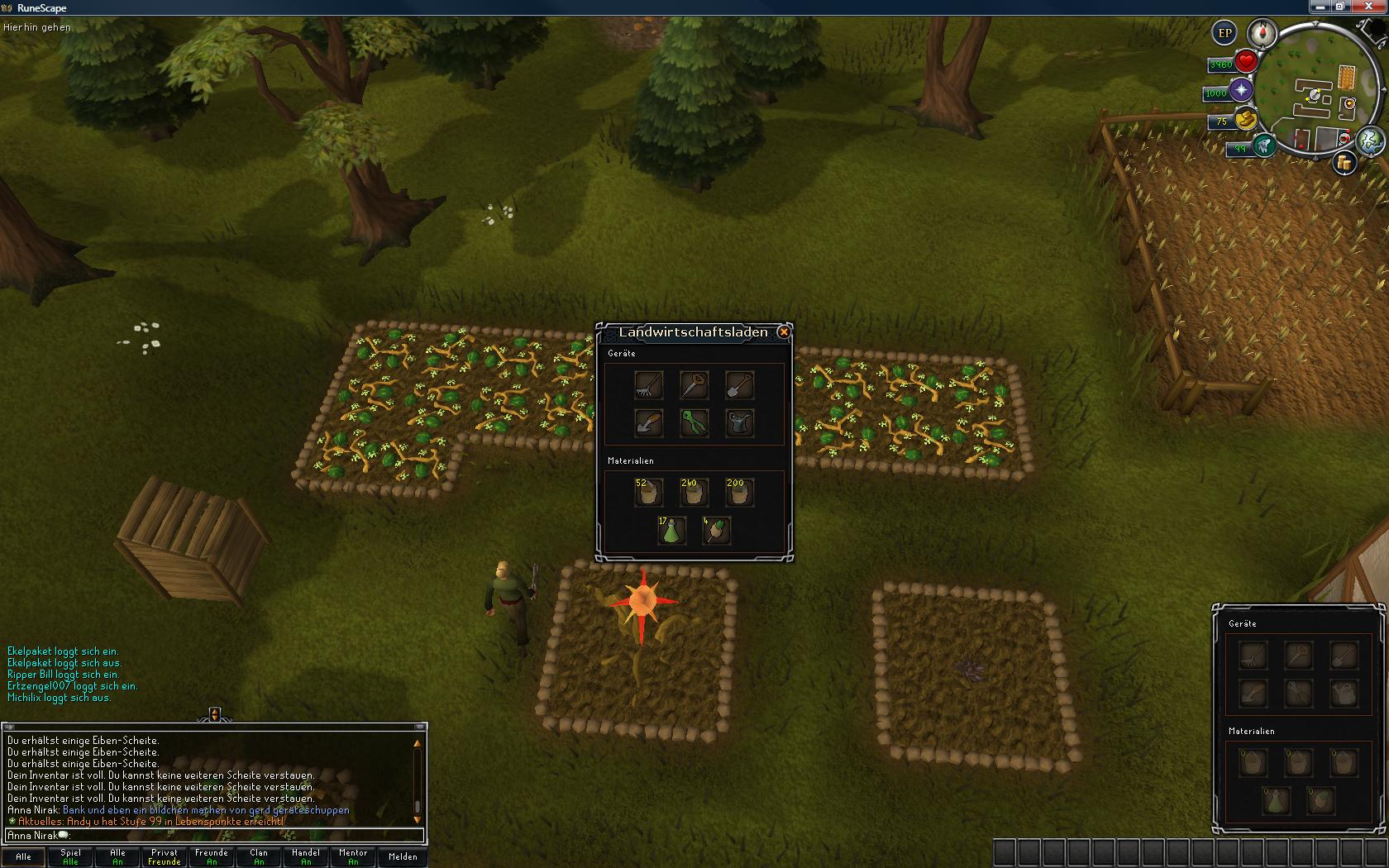The width and height of the screenshot is (1389, 868).
Task: Switch to the Privat chat tab
Action: pos(164,856)
